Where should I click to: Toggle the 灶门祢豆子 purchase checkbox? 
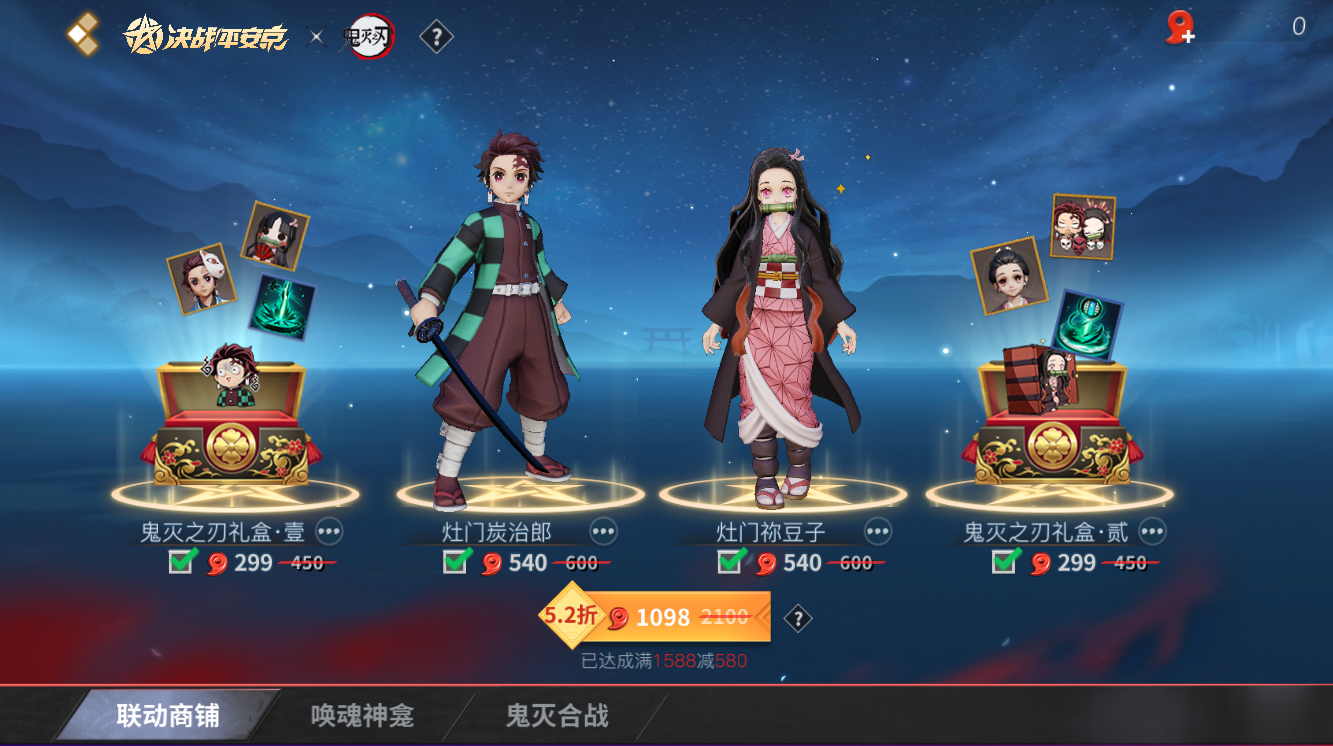pos(730,561)
